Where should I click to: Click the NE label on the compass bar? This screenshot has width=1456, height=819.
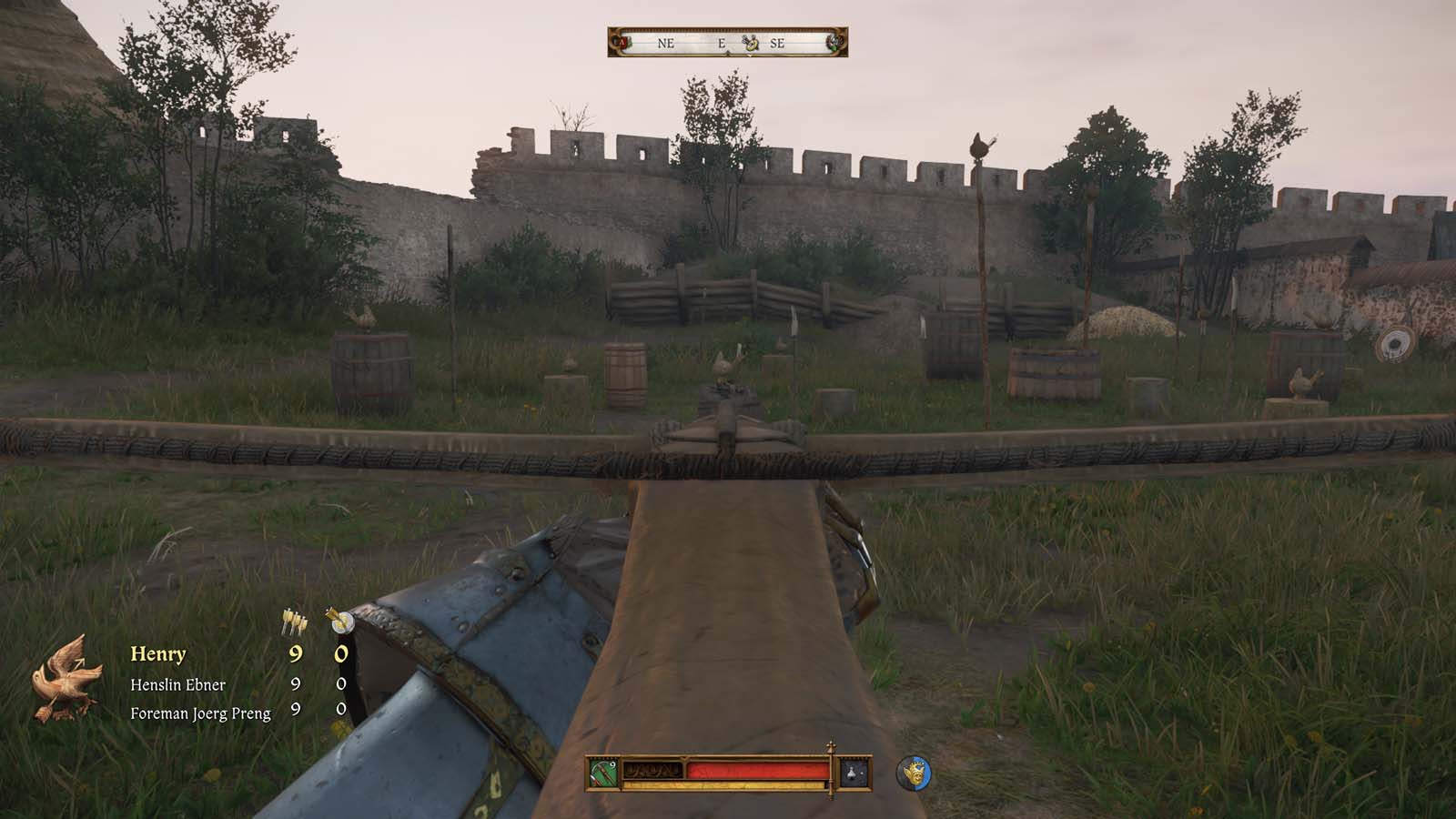pyautogui.click(x=667, y=42)
